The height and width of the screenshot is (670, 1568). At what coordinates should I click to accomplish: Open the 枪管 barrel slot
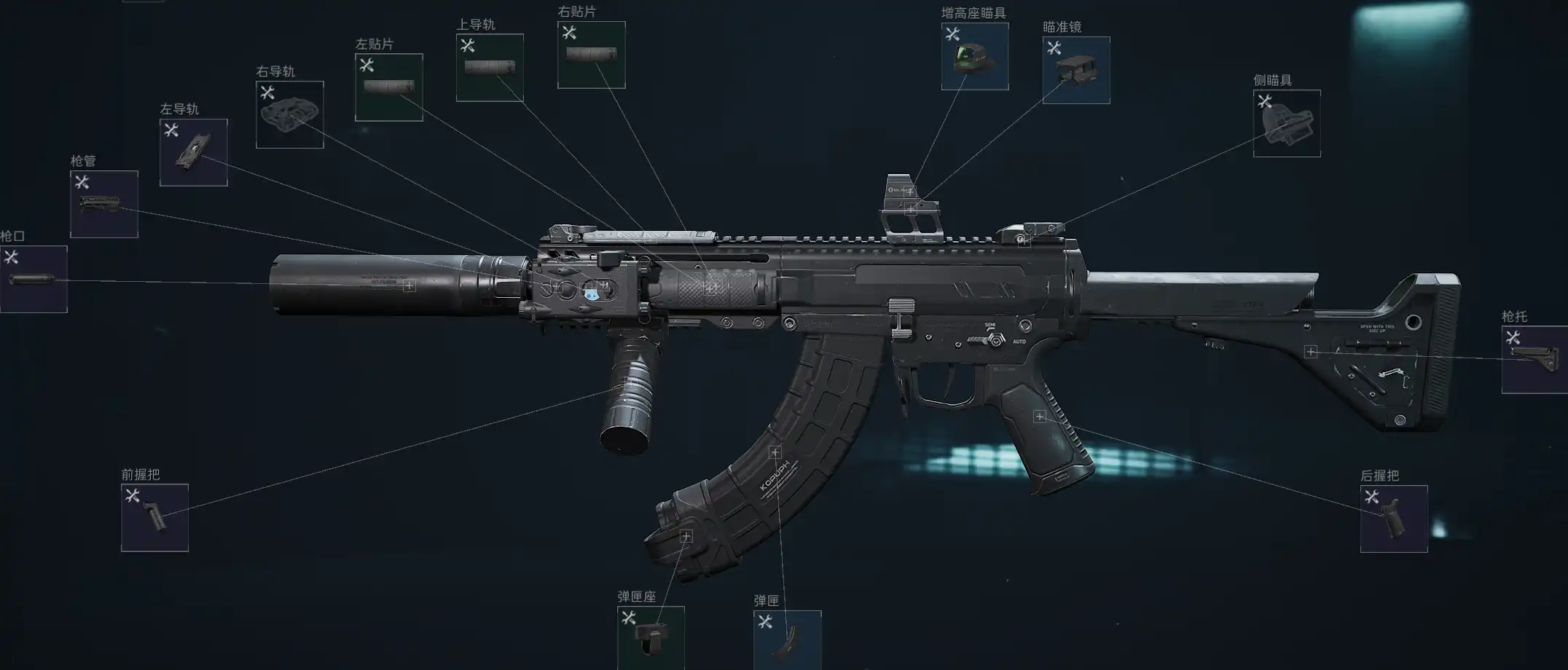104,204
